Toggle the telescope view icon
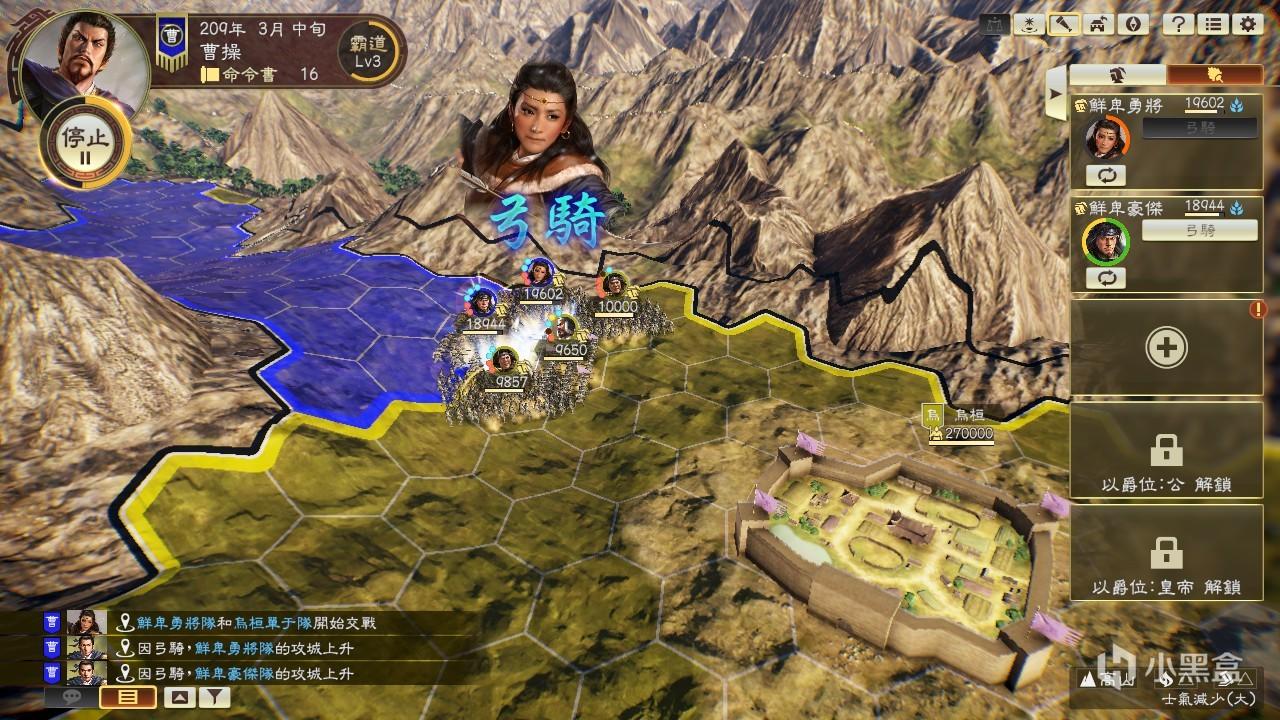 pos(1063,25)
